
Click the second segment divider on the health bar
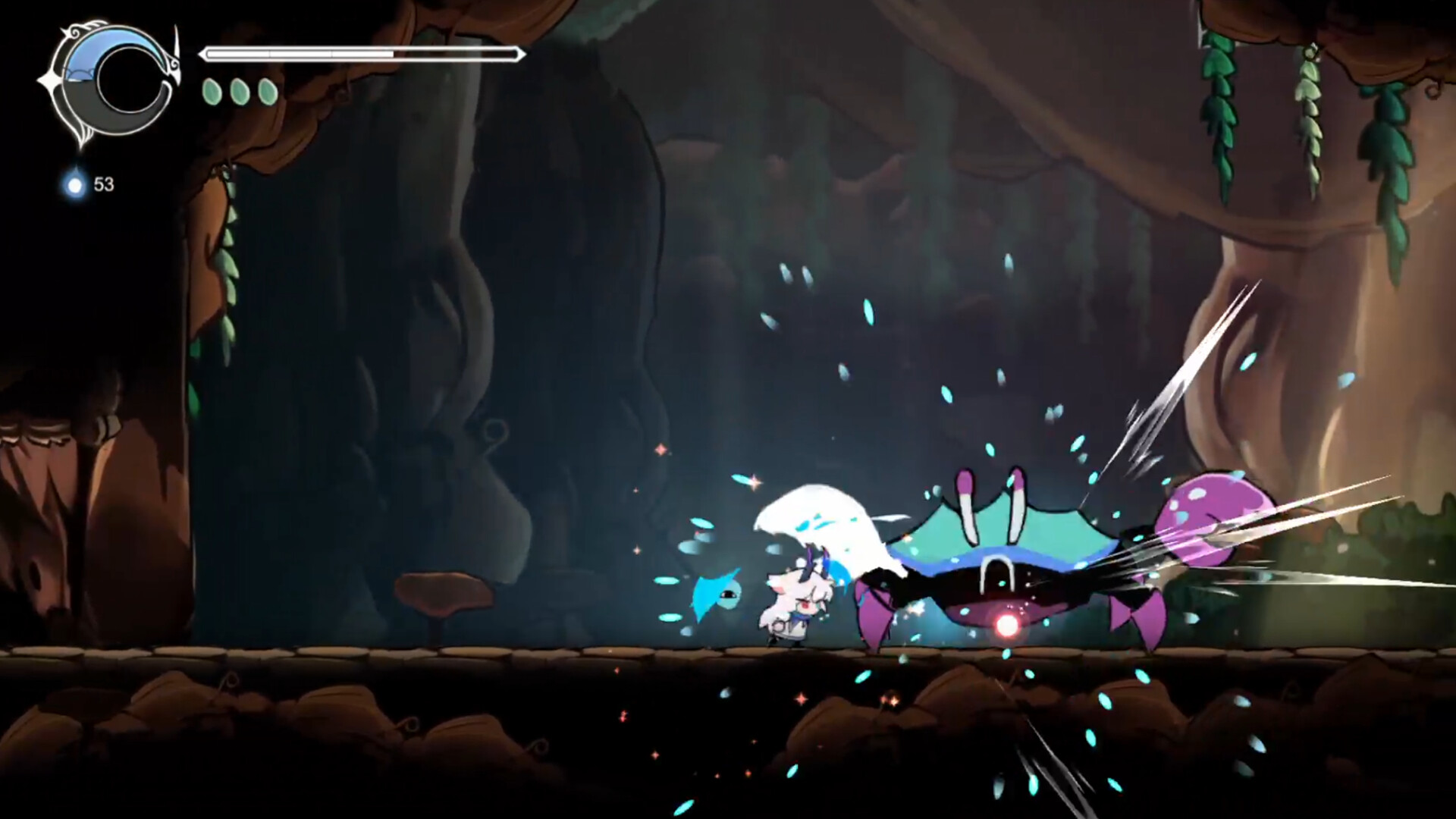(331, 54)
